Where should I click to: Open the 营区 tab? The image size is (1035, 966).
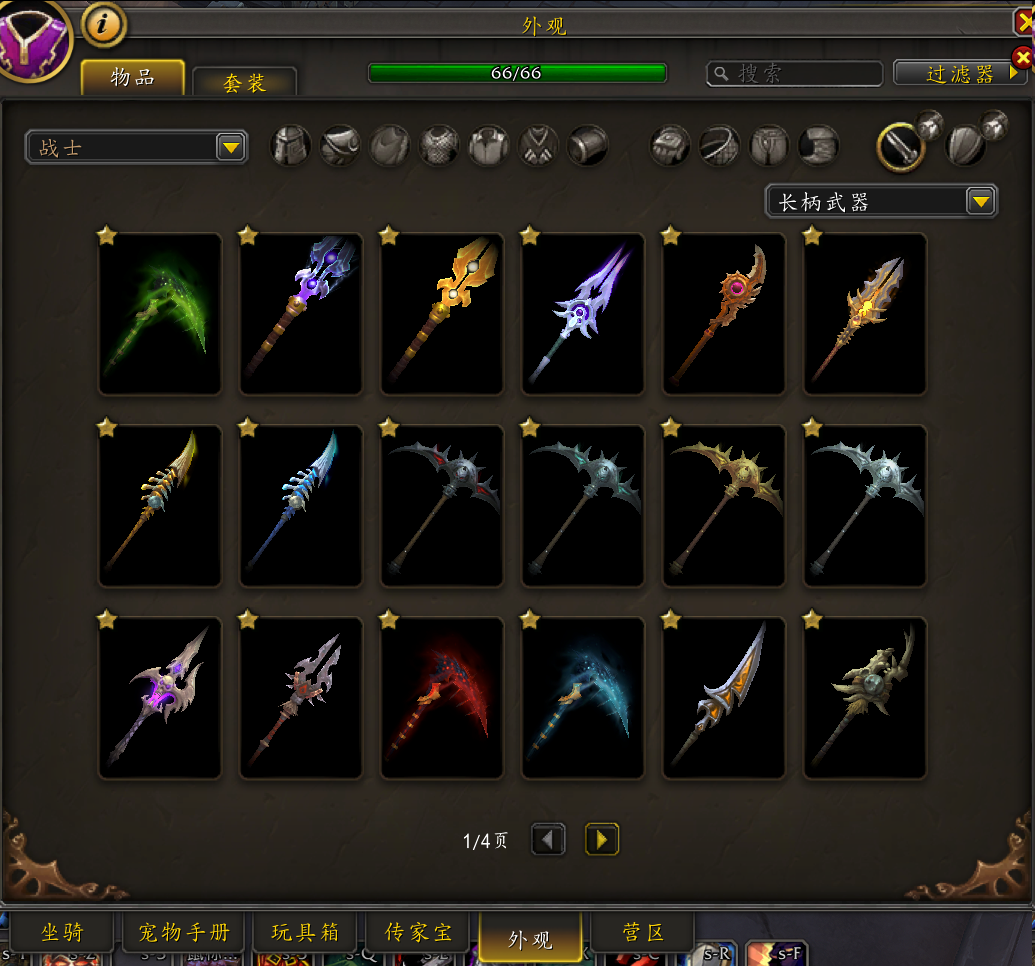[643, 934]
